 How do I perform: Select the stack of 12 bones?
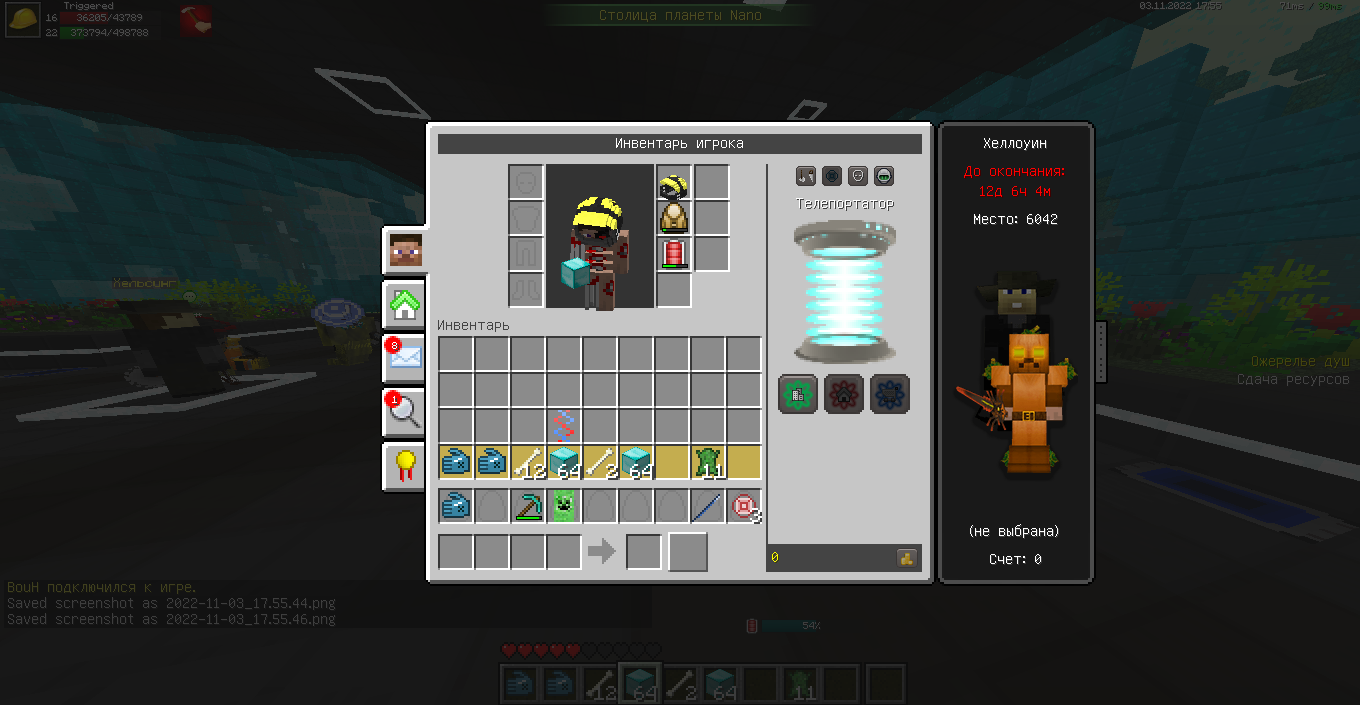point(528,463)
